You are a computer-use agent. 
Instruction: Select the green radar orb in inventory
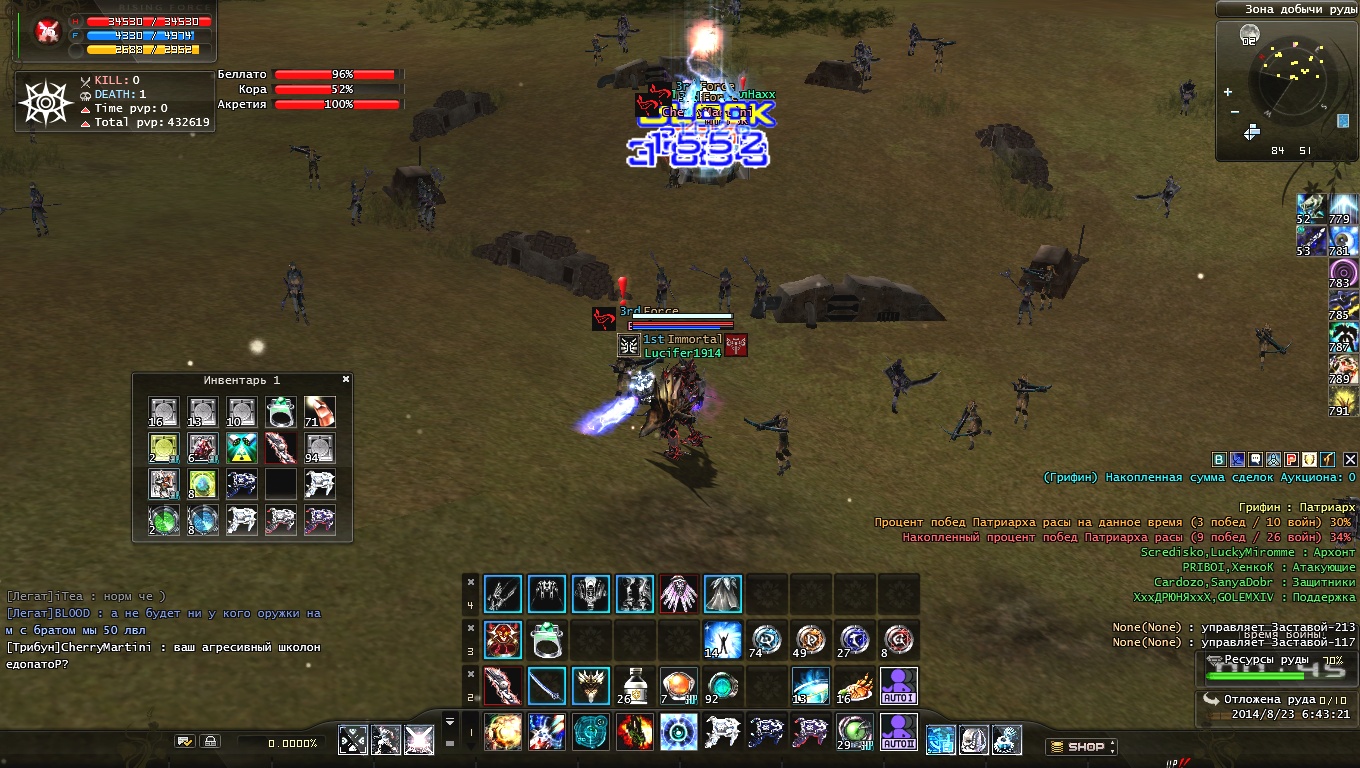point(163,520)
